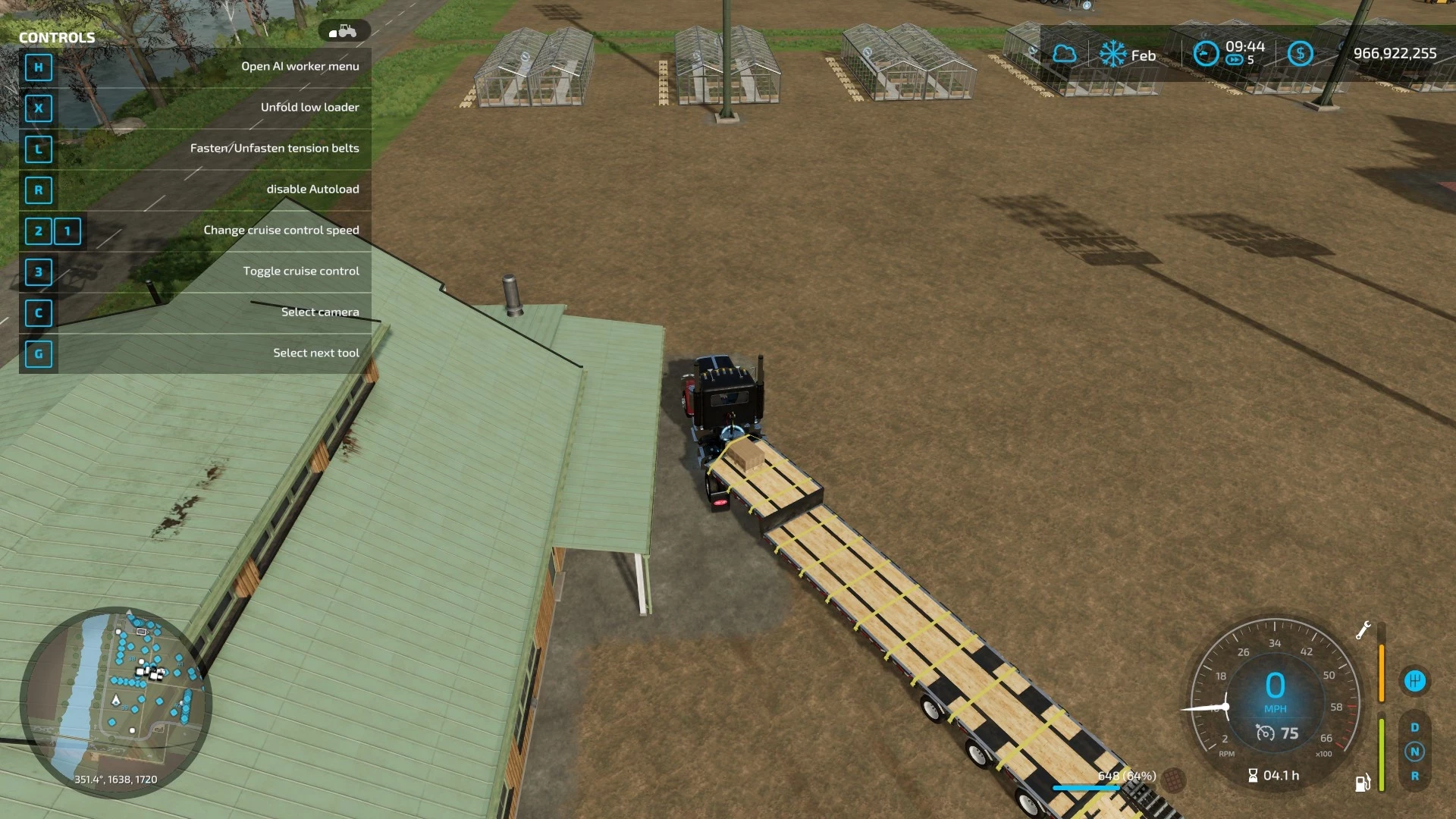Click the Unfold low loader control
The image size is (1456, 819).
[x=309, y=107]
